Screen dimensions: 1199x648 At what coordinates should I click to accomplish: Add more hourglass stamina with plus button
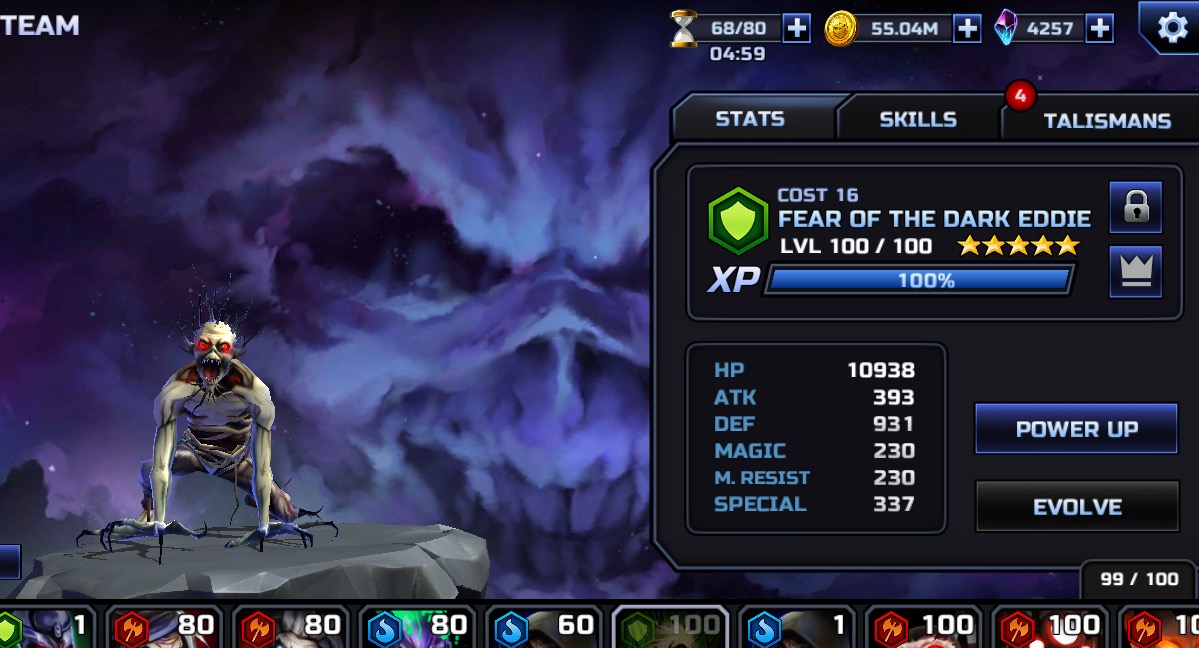pyautogui.click(x=796, y=28)
